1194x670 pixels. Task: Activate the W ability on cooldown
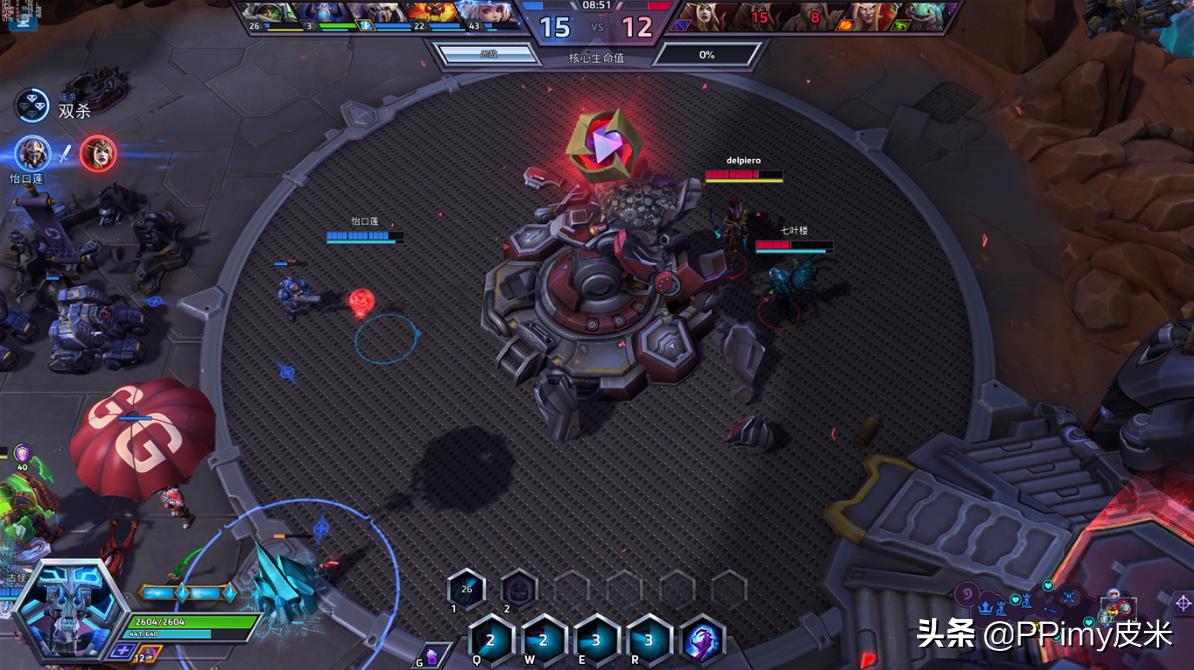pos(544,640)
